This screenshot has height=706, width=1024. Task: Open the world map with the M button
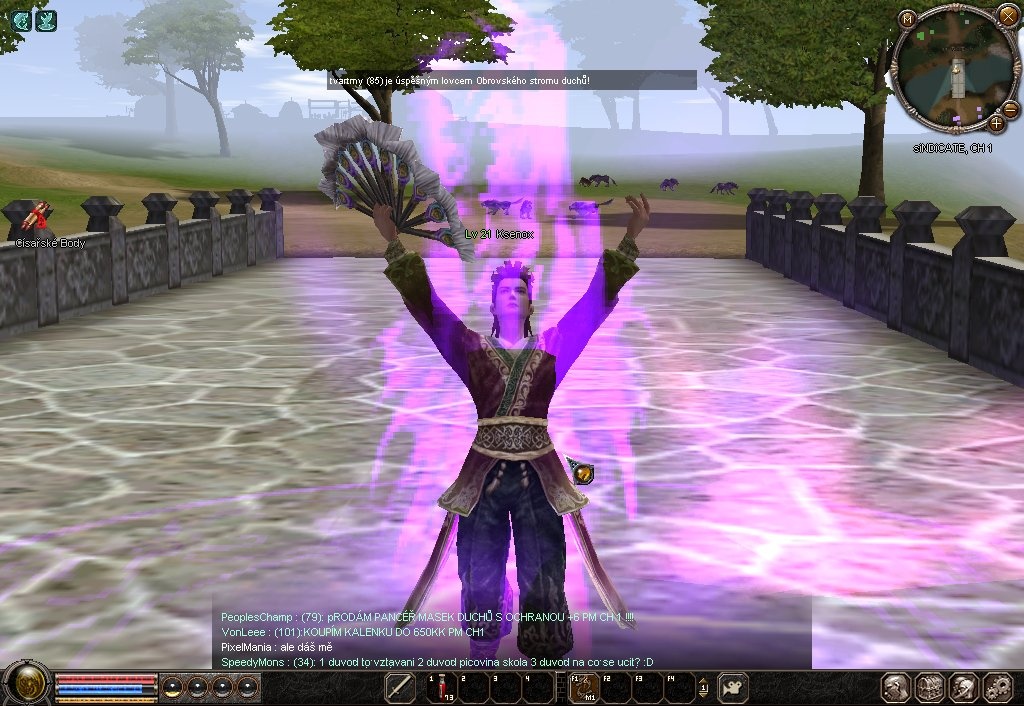(907, 19)
